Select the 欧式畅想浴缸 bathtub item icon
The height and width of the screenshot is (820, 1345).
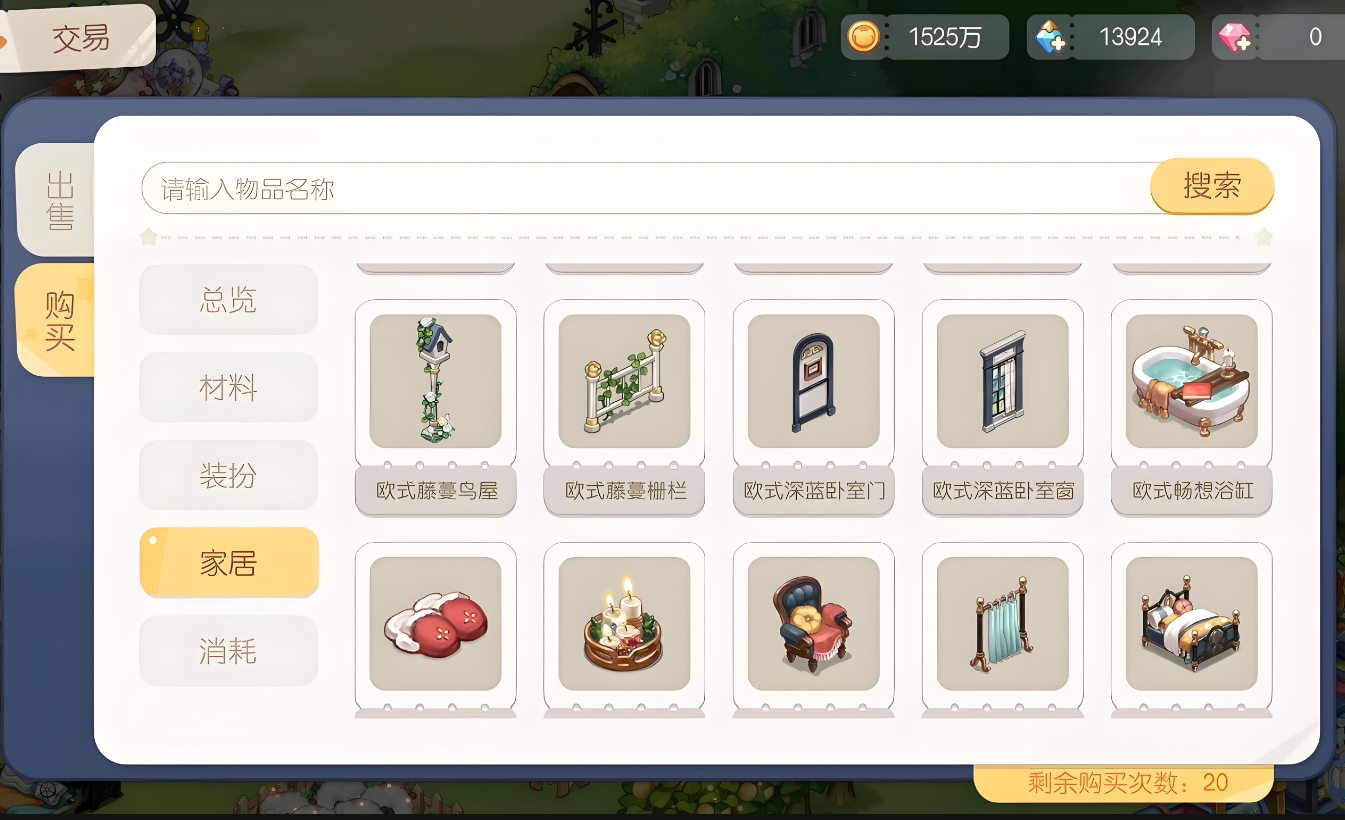pos(1191,381)
